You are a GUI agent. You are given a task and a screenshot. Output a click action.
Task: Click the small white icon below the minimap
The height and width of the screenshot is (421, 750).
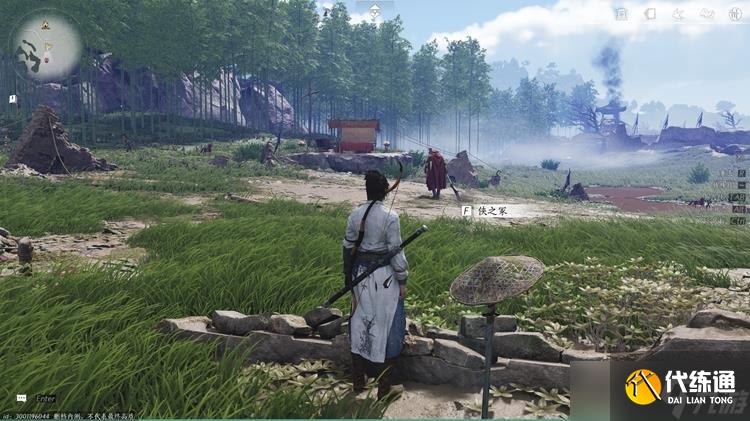pos(13,99)
